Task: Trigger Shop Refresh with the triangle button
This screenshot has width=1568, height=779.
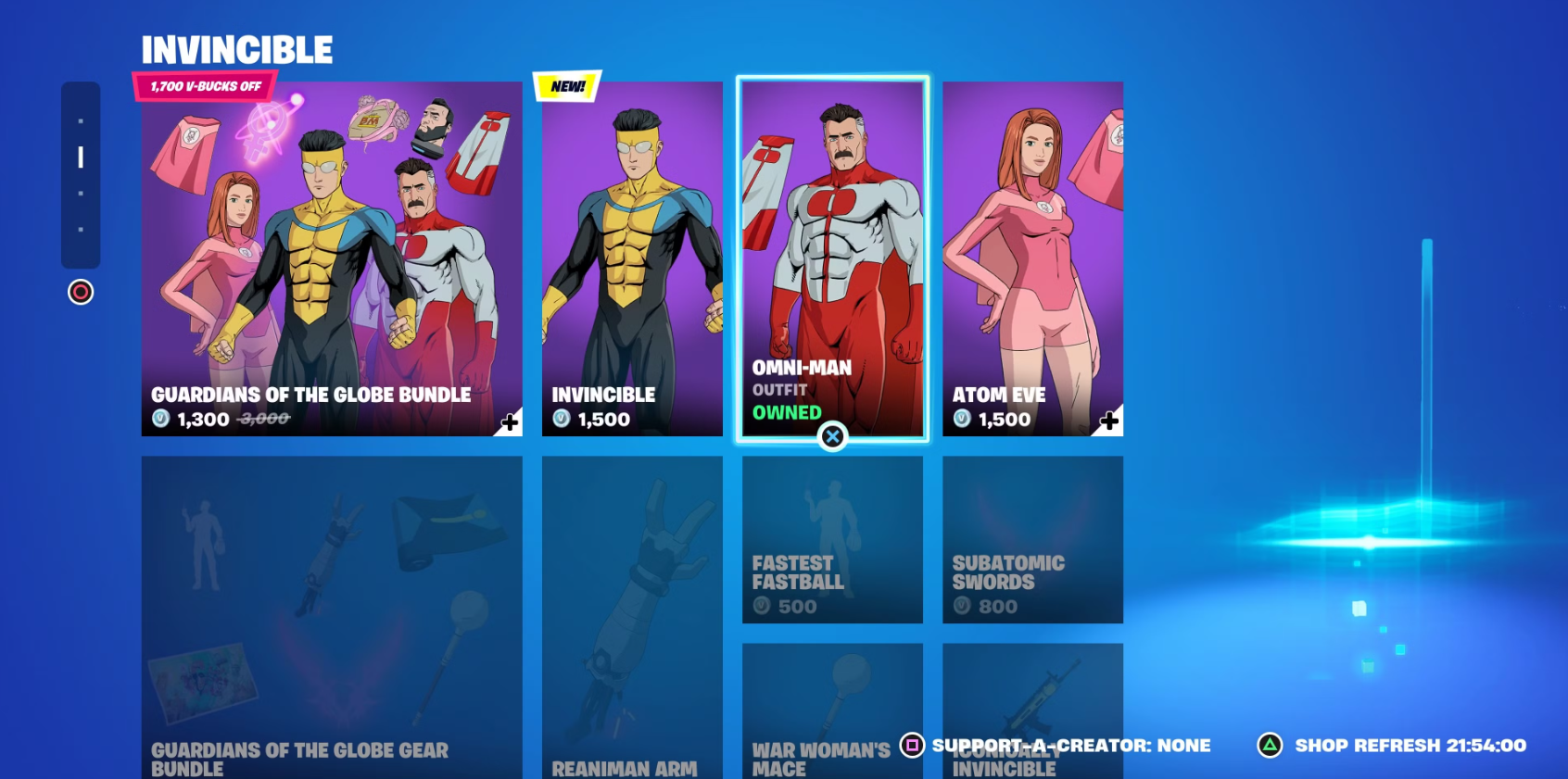Action: [1271, 745]
